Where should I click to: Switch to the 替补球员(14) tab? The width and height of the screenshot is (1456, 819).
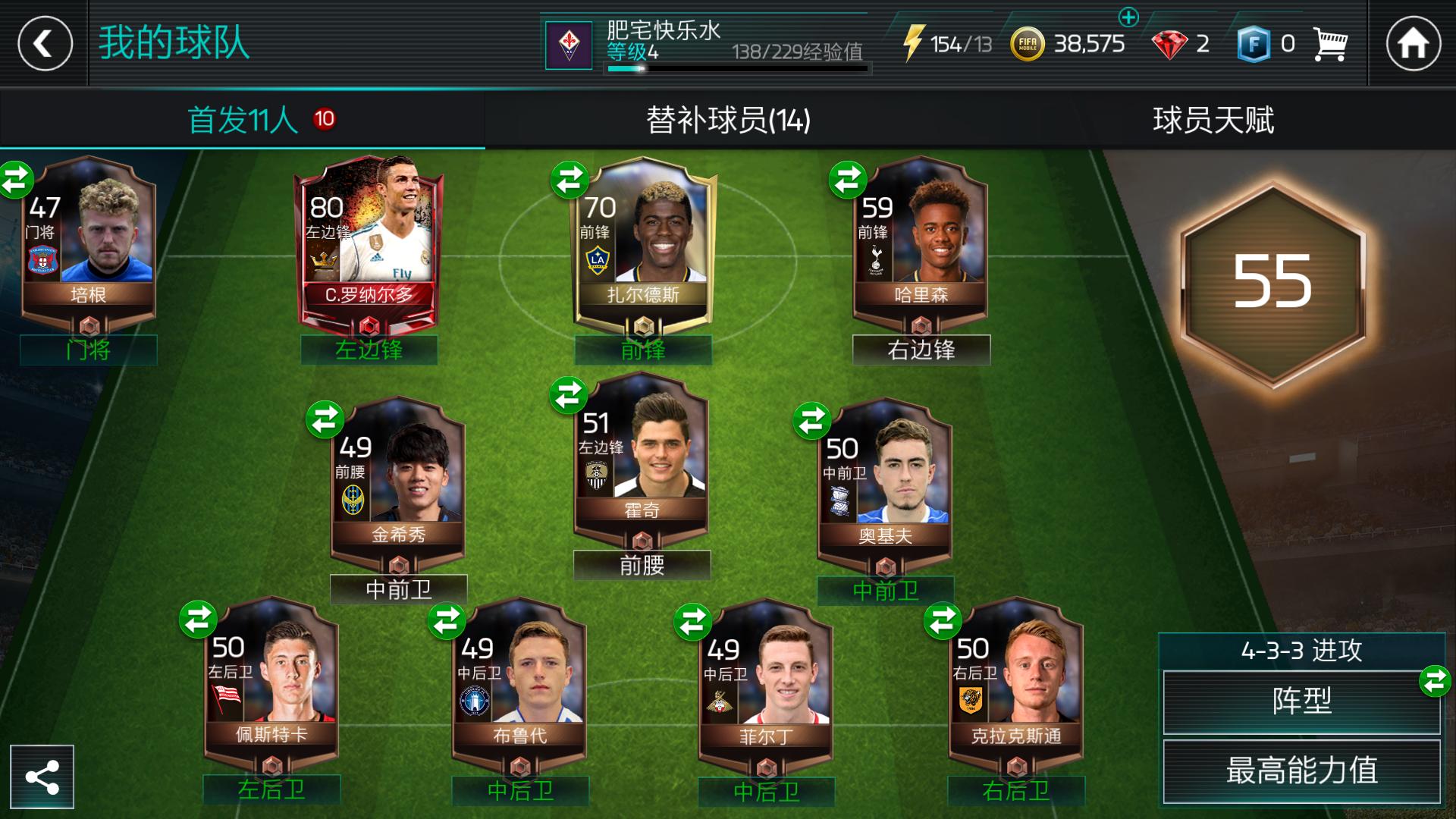728,118
